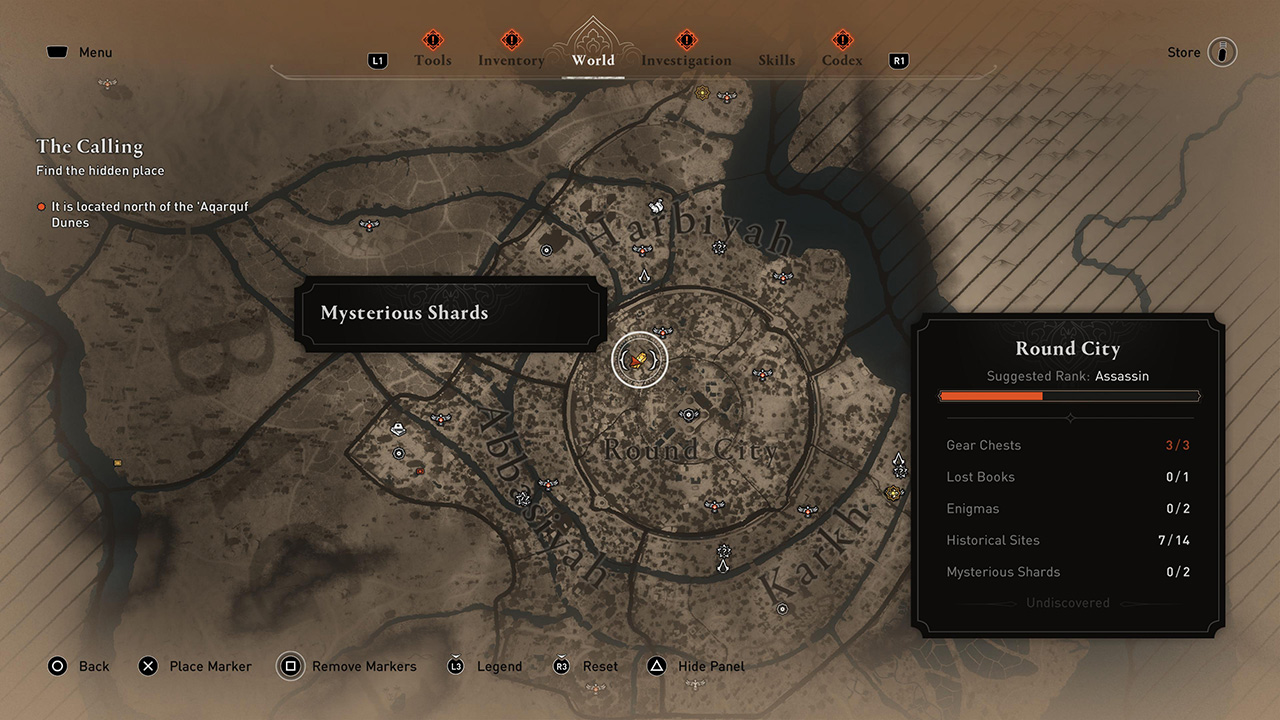Select the Assassin Bureau icon north of Round City

pos(644,276)
